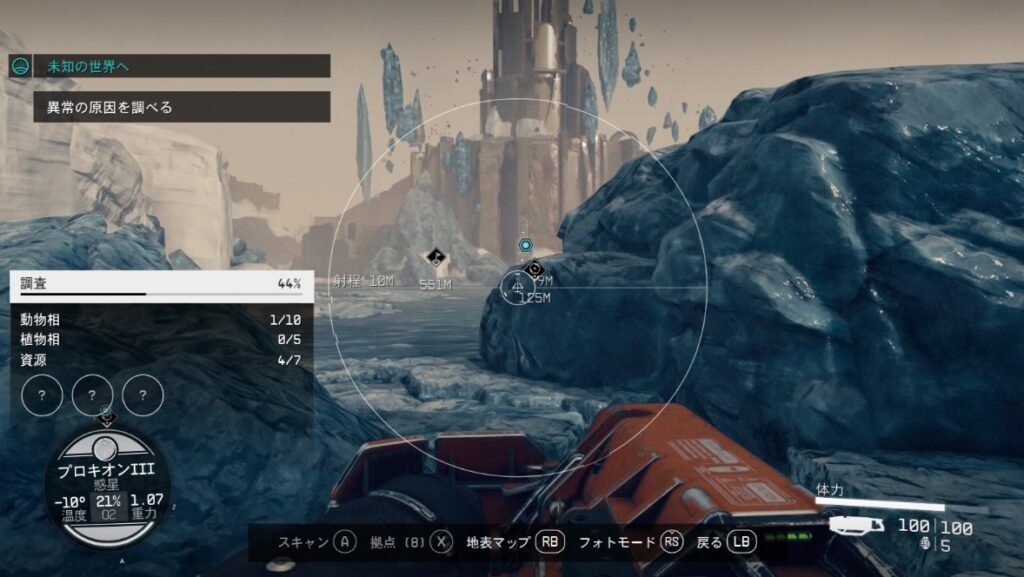
Task: Click the cyan quest objective marker
Action: click(x=524, y=245)
